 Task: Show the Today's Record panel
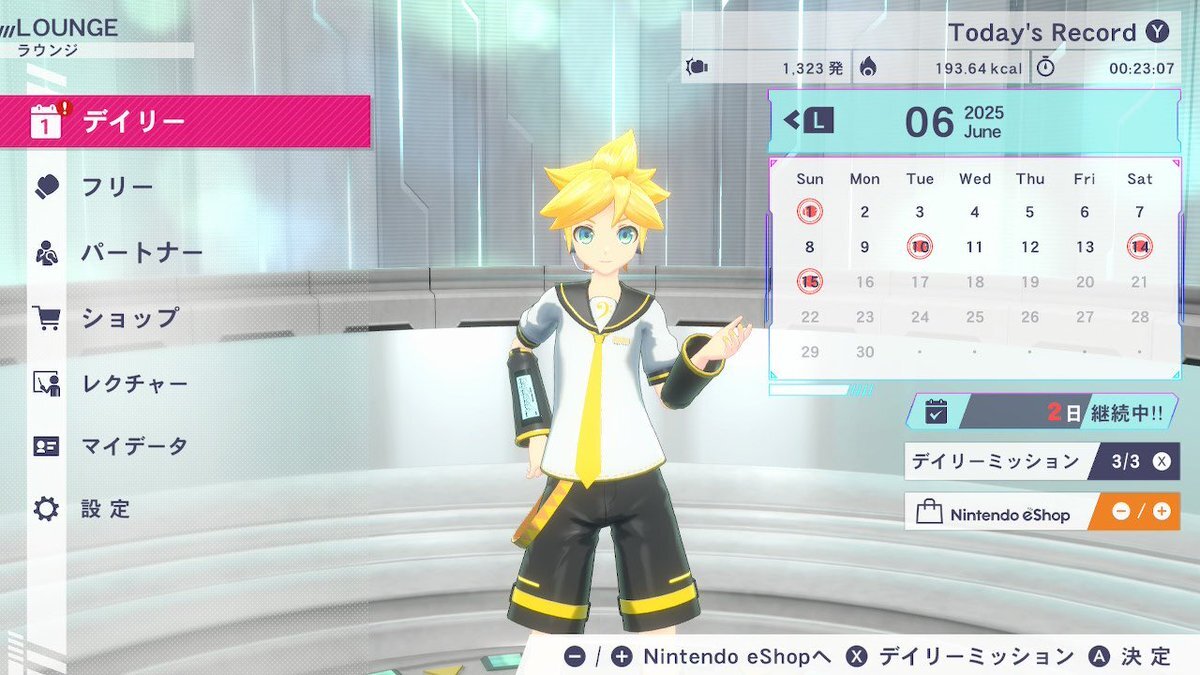(x=1057, y=33)
